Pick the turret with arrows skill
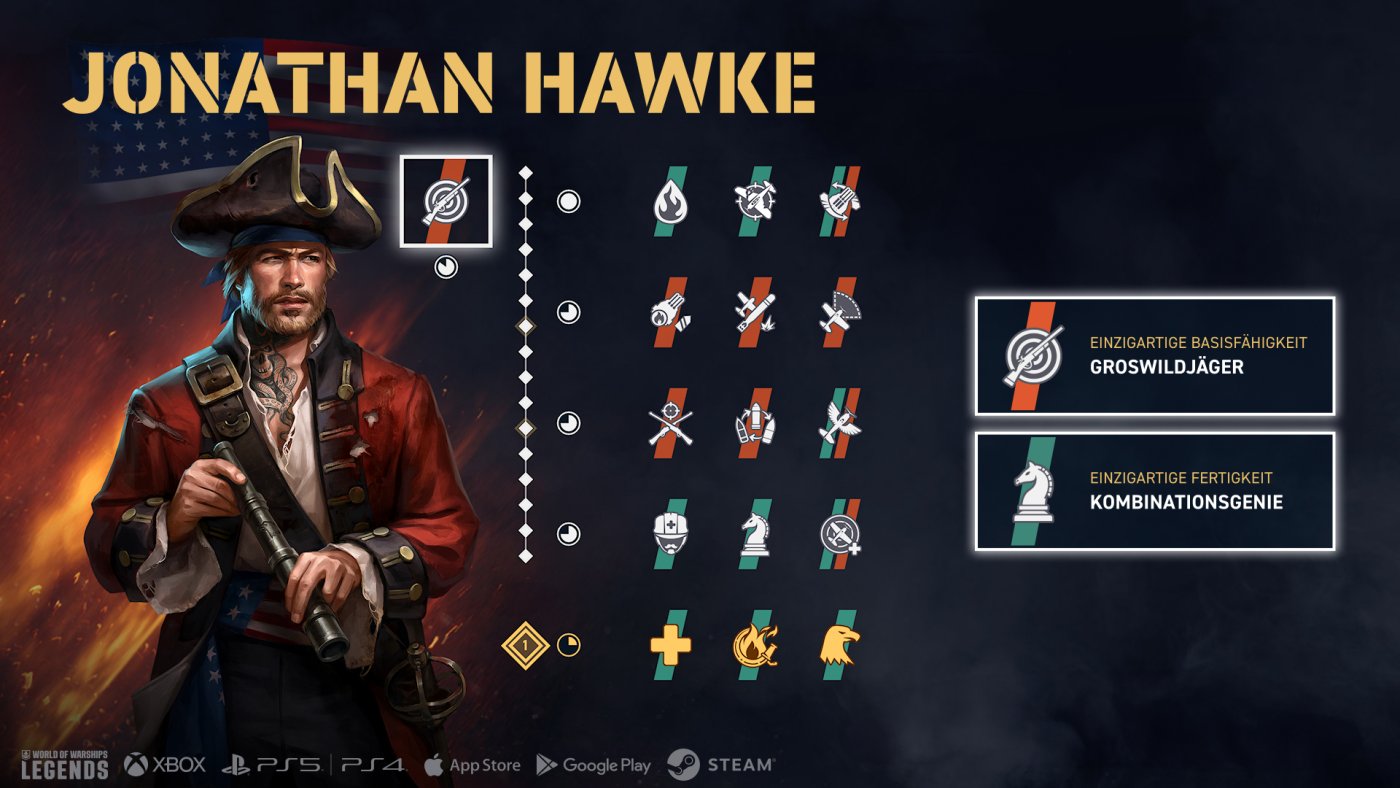Screen dimensions: 1400x788 [840, 202]
